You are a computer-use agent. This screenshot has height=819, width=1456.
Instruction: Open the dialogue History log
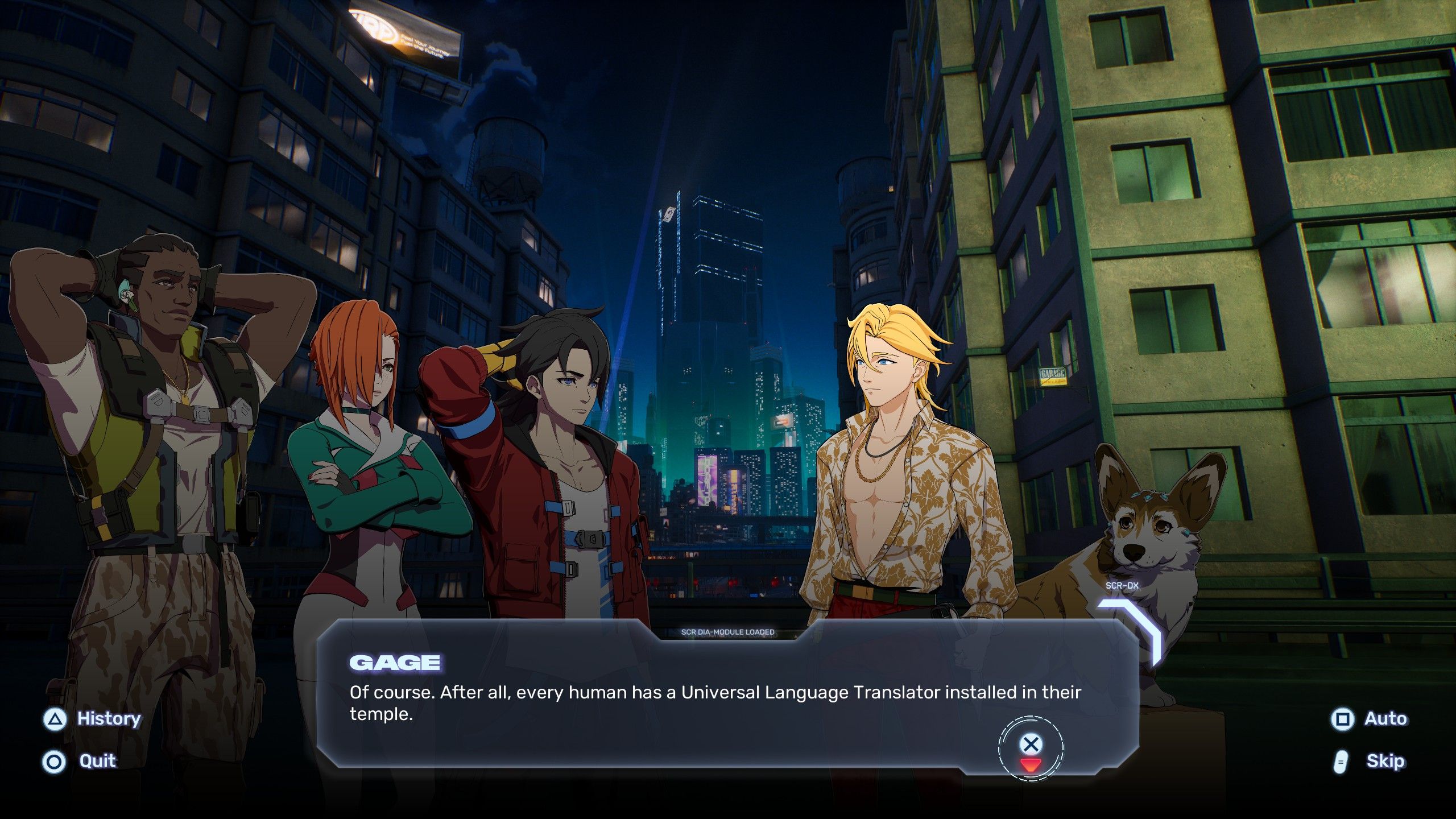(x=93, y=719)
